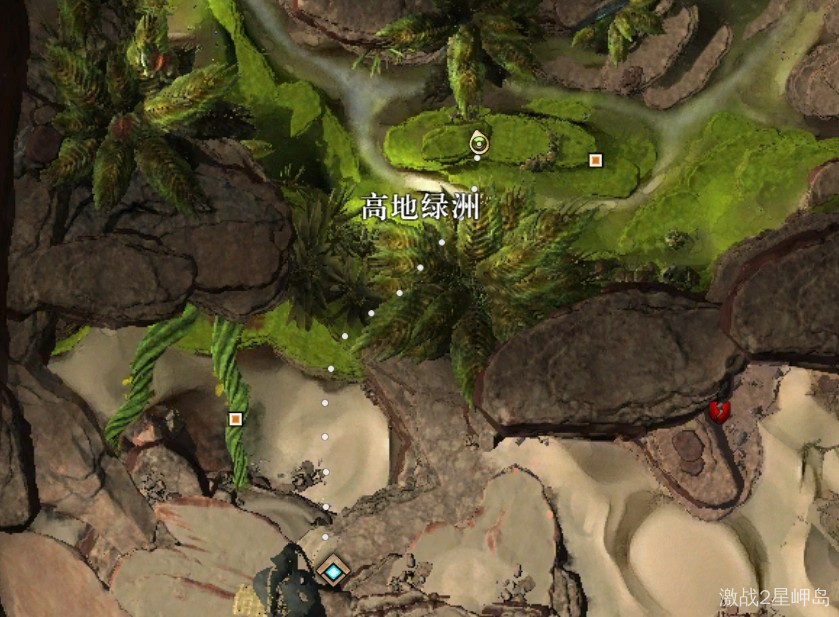Click the orange square marker near the vines

coord(236,418)
